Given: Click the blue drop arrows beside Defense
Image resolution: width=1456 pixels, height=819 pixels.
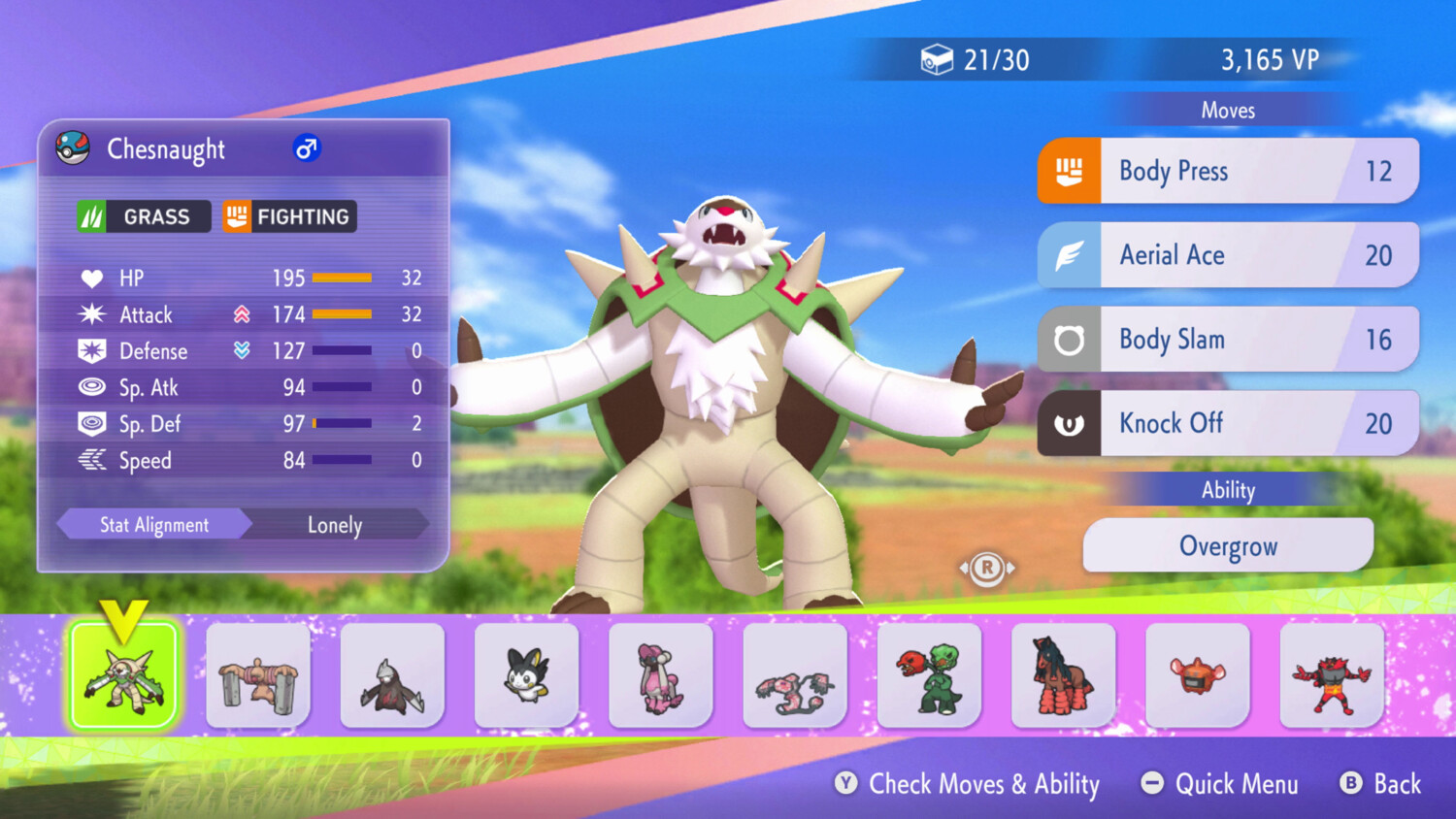Looking at the screenshot, I should [x=241, y=351].
